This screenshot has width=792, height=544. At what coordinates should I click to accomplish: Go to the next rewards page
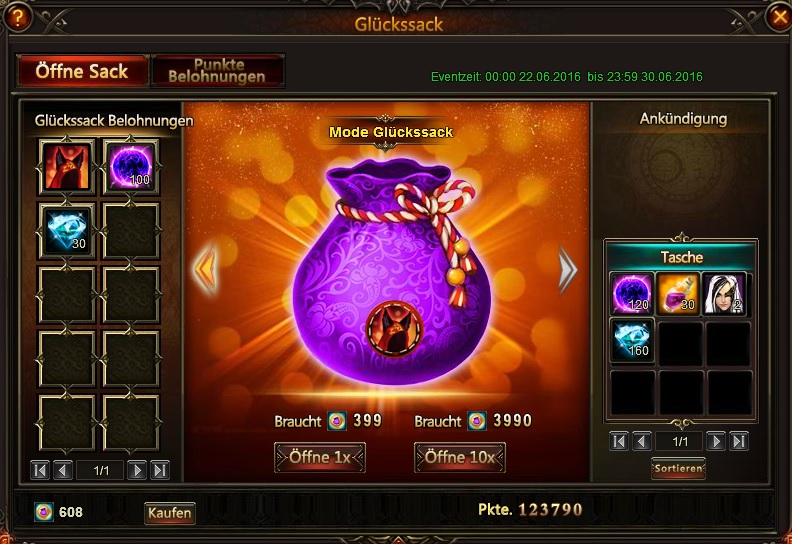(x=137, y=469)
